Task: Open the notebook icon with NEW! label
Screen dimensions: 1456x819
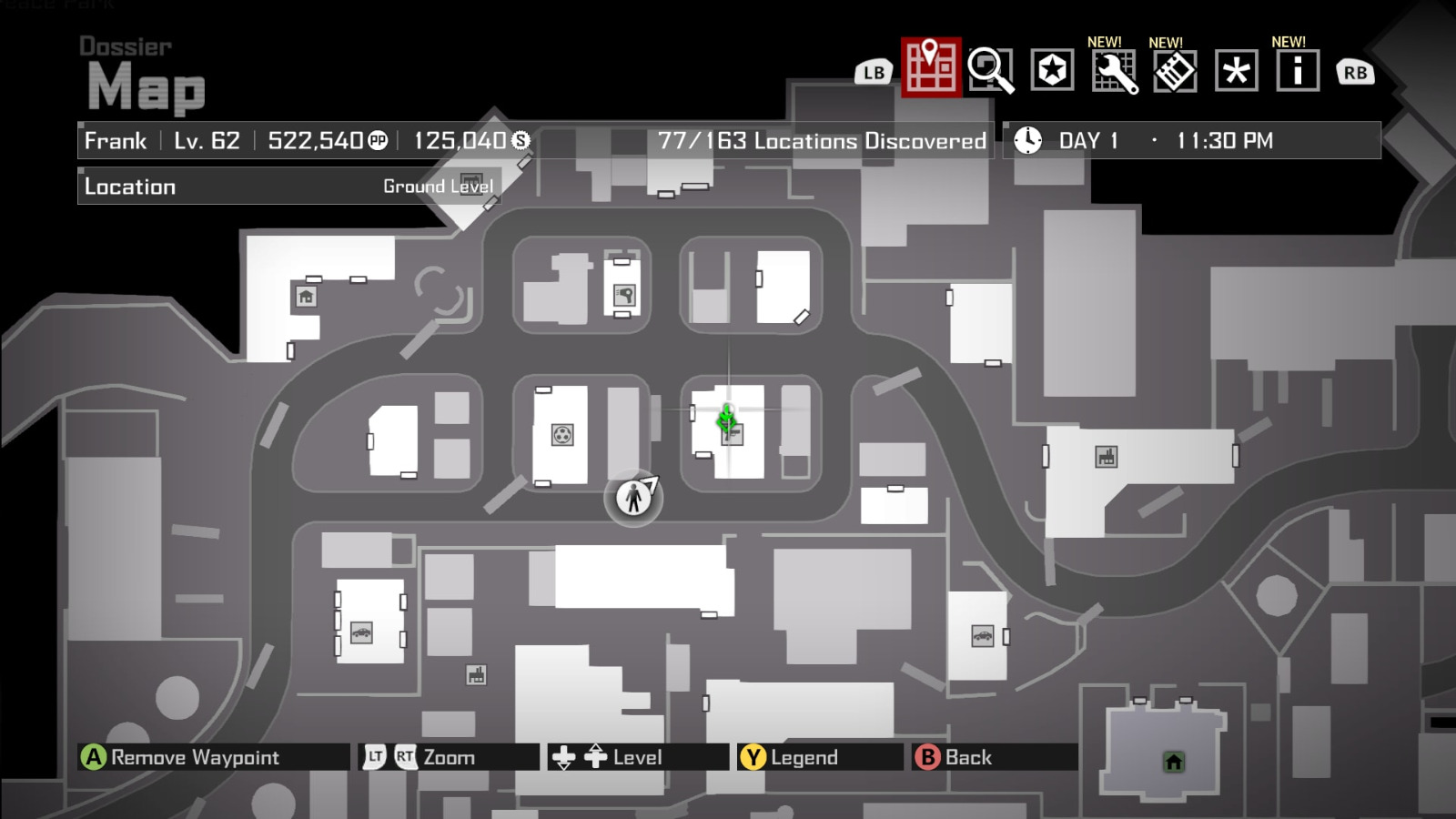Action: 1174,69
